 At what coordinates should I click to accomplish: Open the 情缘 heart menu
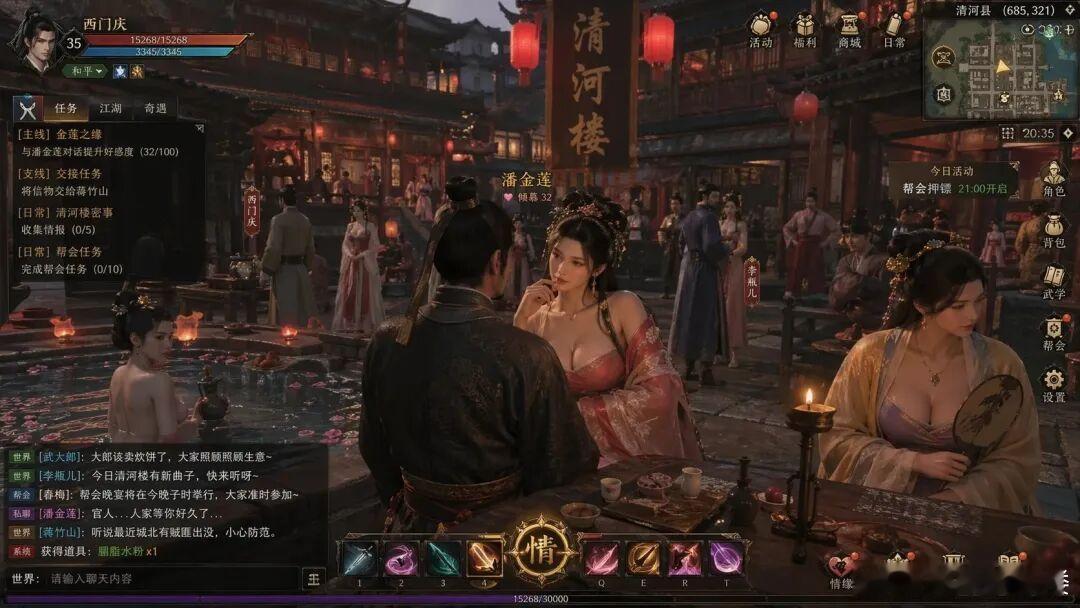coord(841,568)
